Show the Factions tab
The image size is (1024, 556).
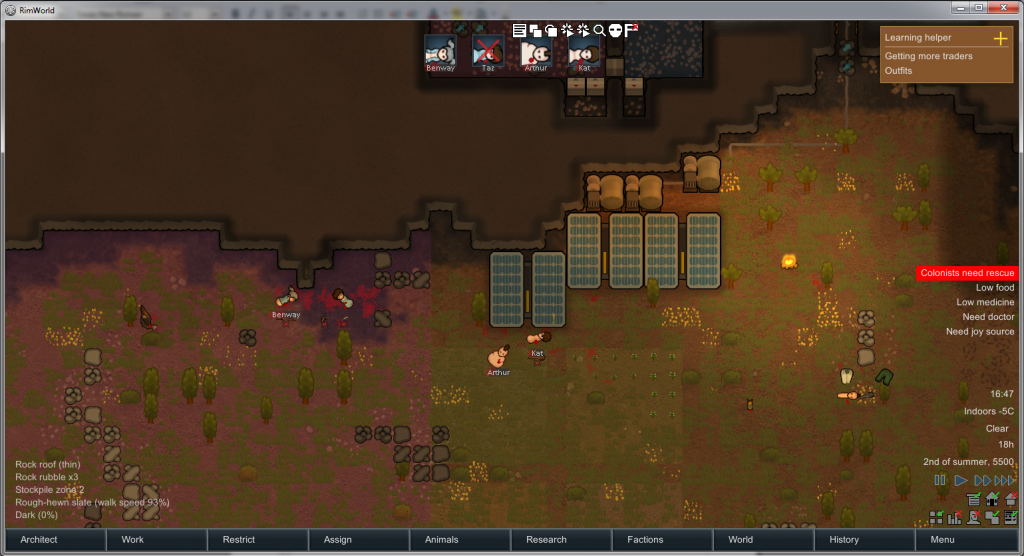(662, 540)
